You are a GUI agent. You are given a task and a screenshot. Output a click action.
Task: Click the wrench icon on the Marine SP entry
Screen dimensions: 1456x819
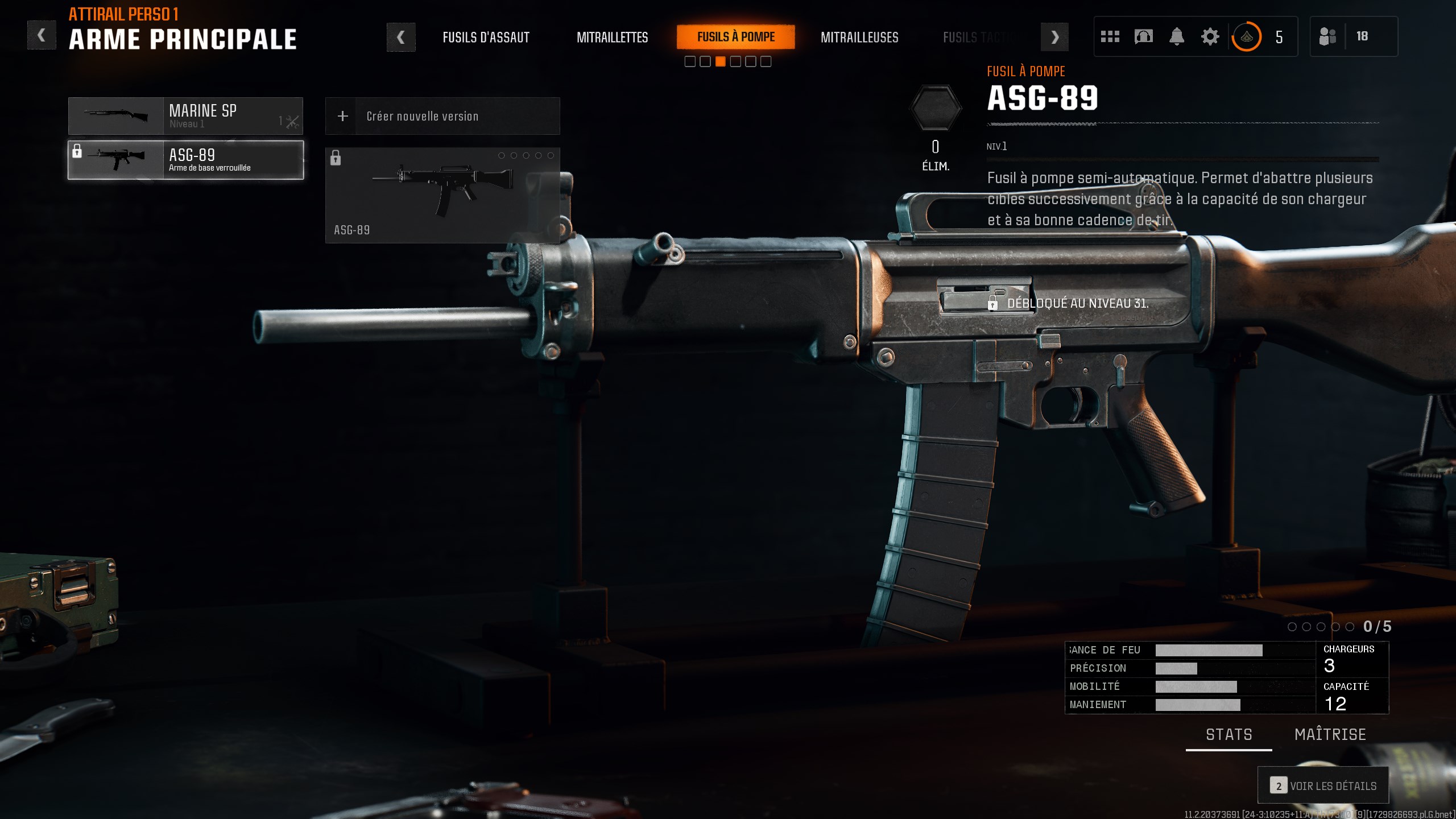pyautogui.click(x=292, y=121)
